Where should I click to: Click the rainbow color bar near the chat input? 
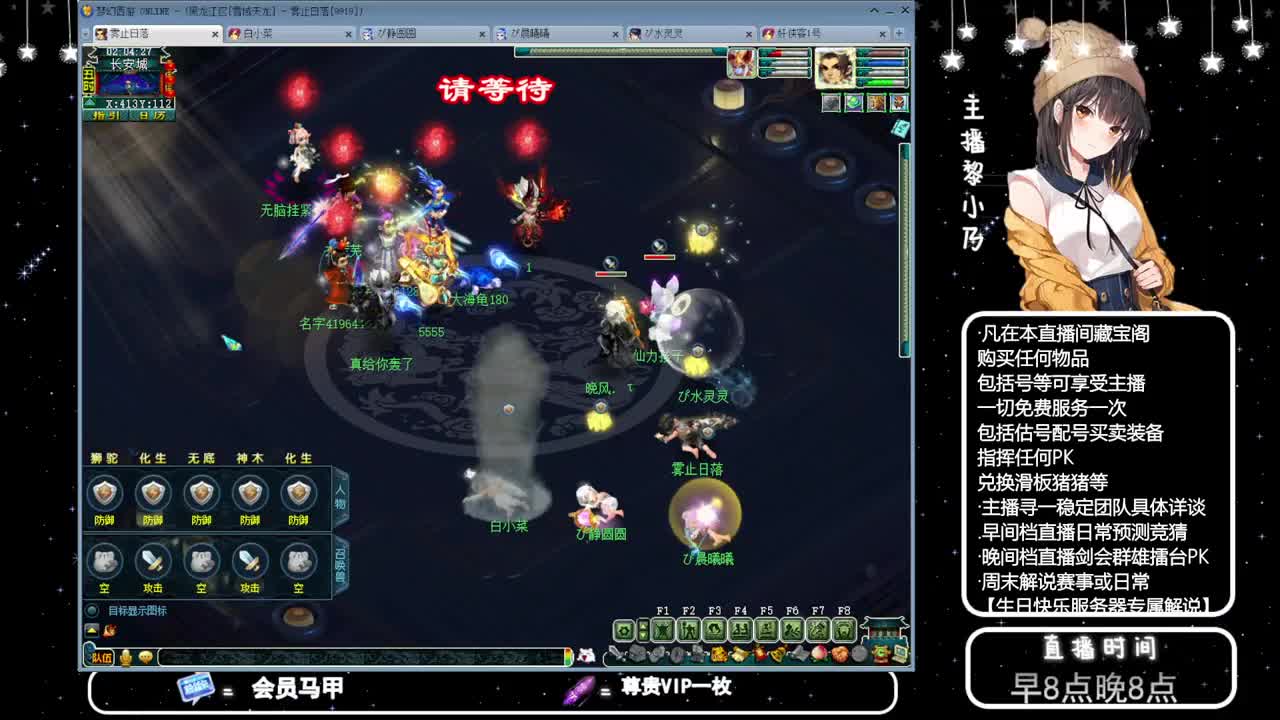(x=569, y=655)
